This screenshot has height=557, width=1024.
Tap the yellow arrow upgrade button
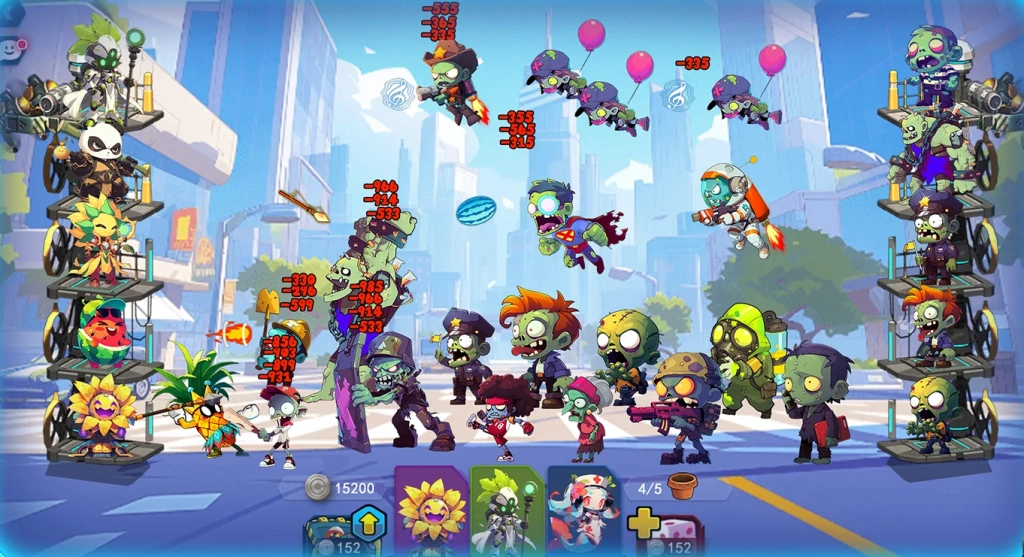click(x=367, y=523)
